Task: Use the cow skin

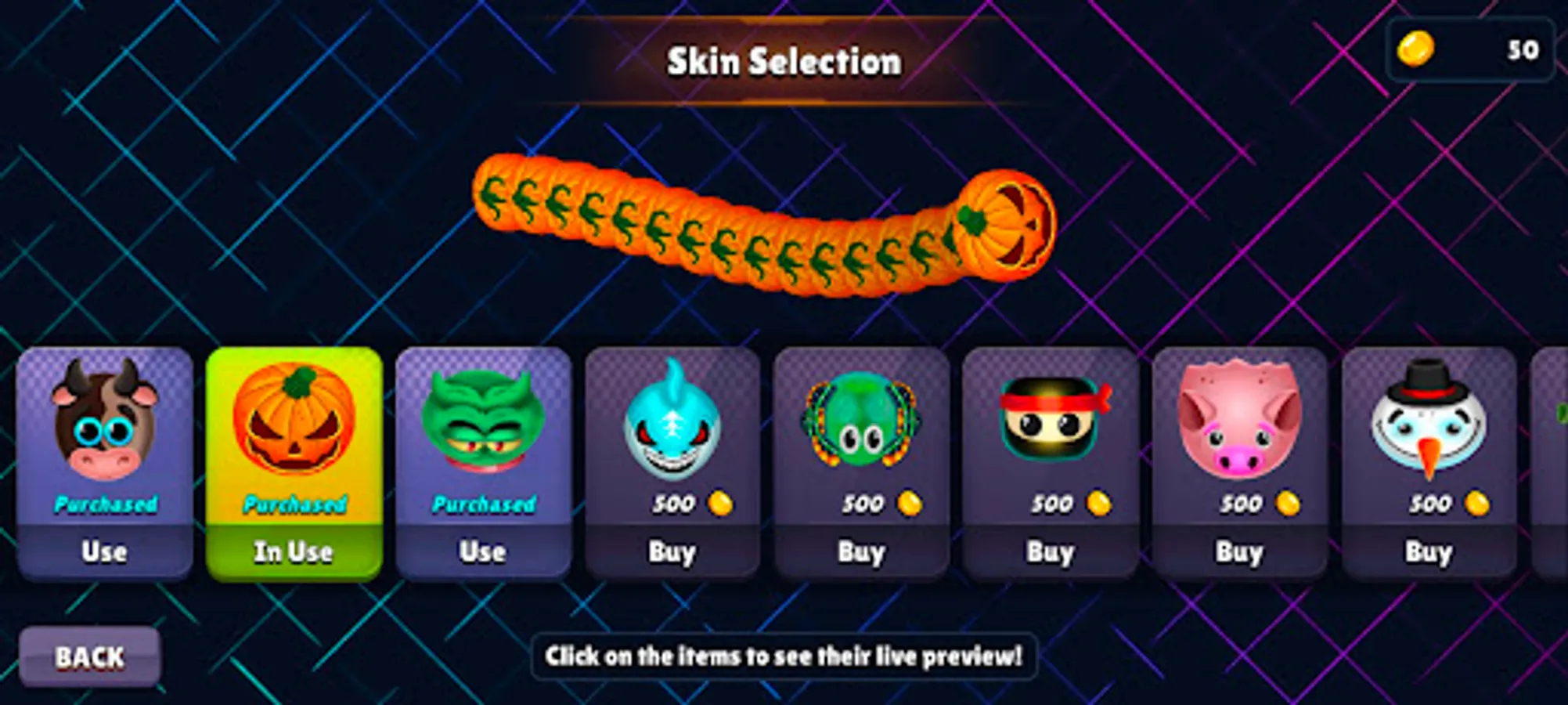Action: [x=104, y=551]
